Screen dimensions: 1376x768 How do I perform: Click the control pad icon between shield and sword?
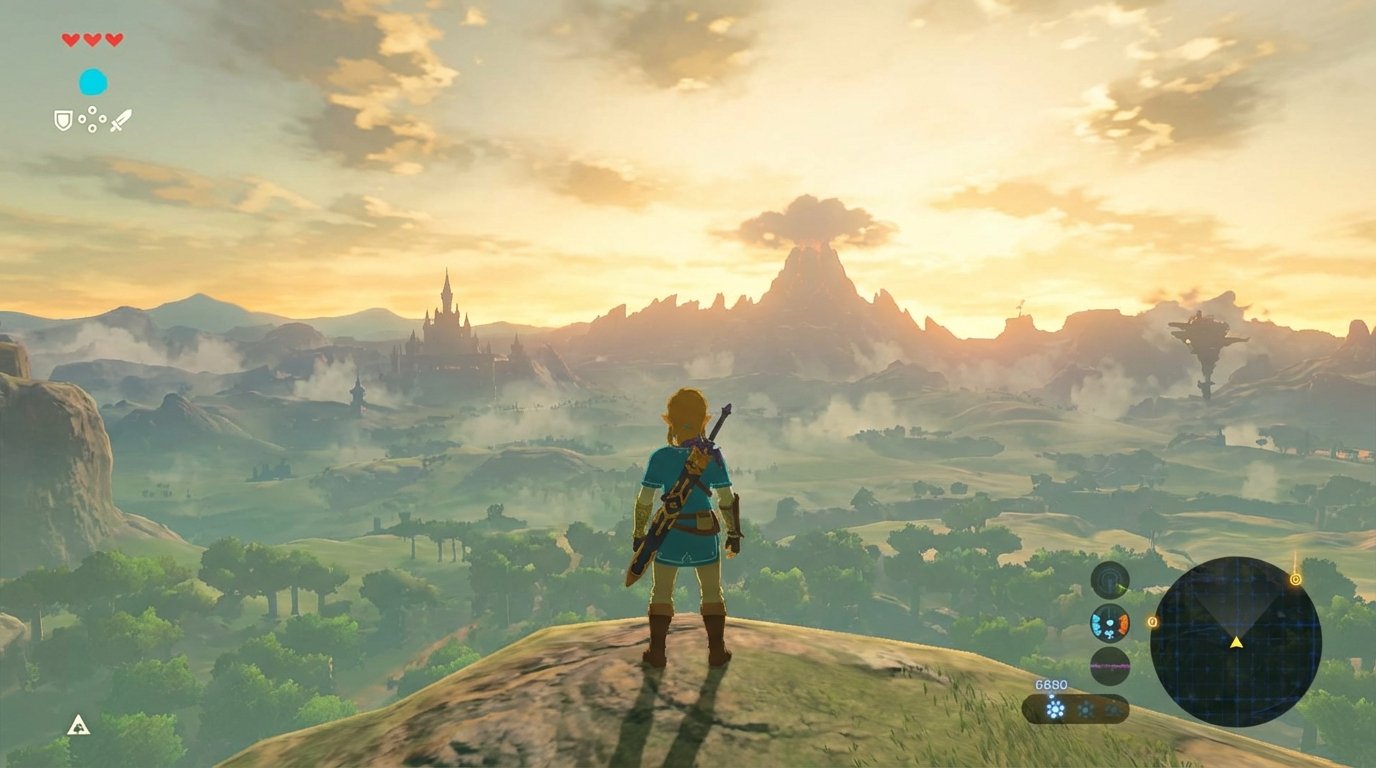click(92, 117)
